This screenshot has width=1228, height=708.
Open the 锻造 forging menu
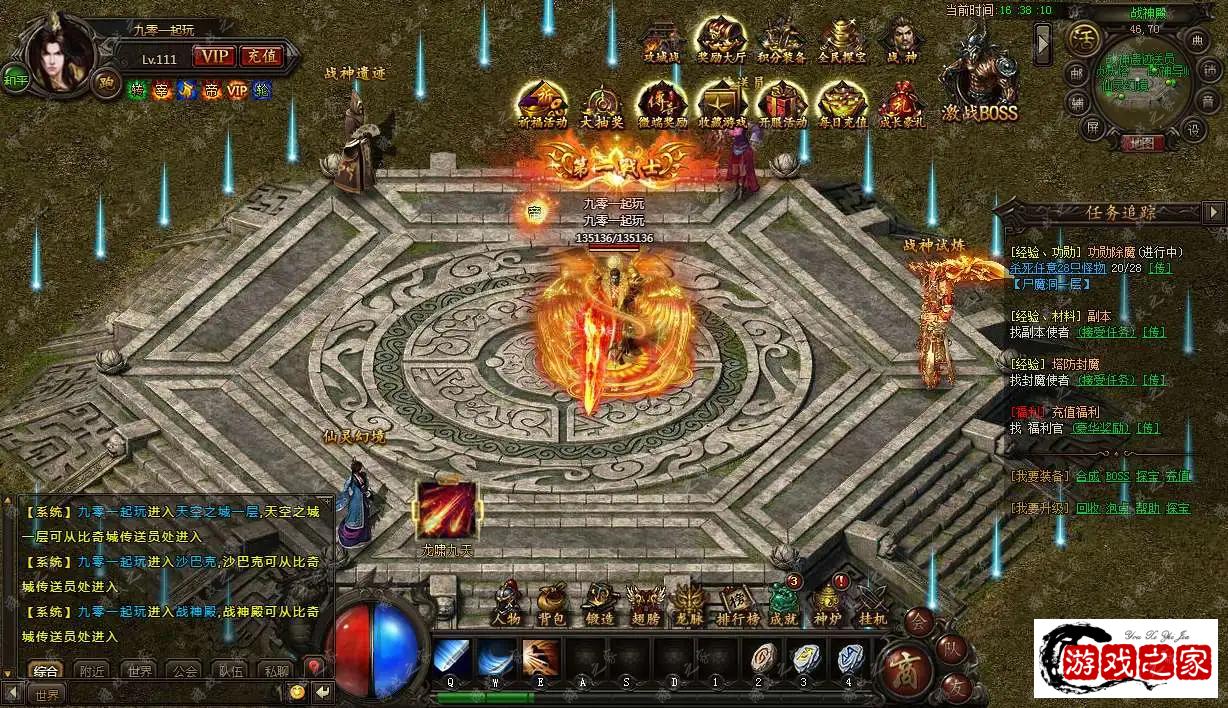pos(599,603)
